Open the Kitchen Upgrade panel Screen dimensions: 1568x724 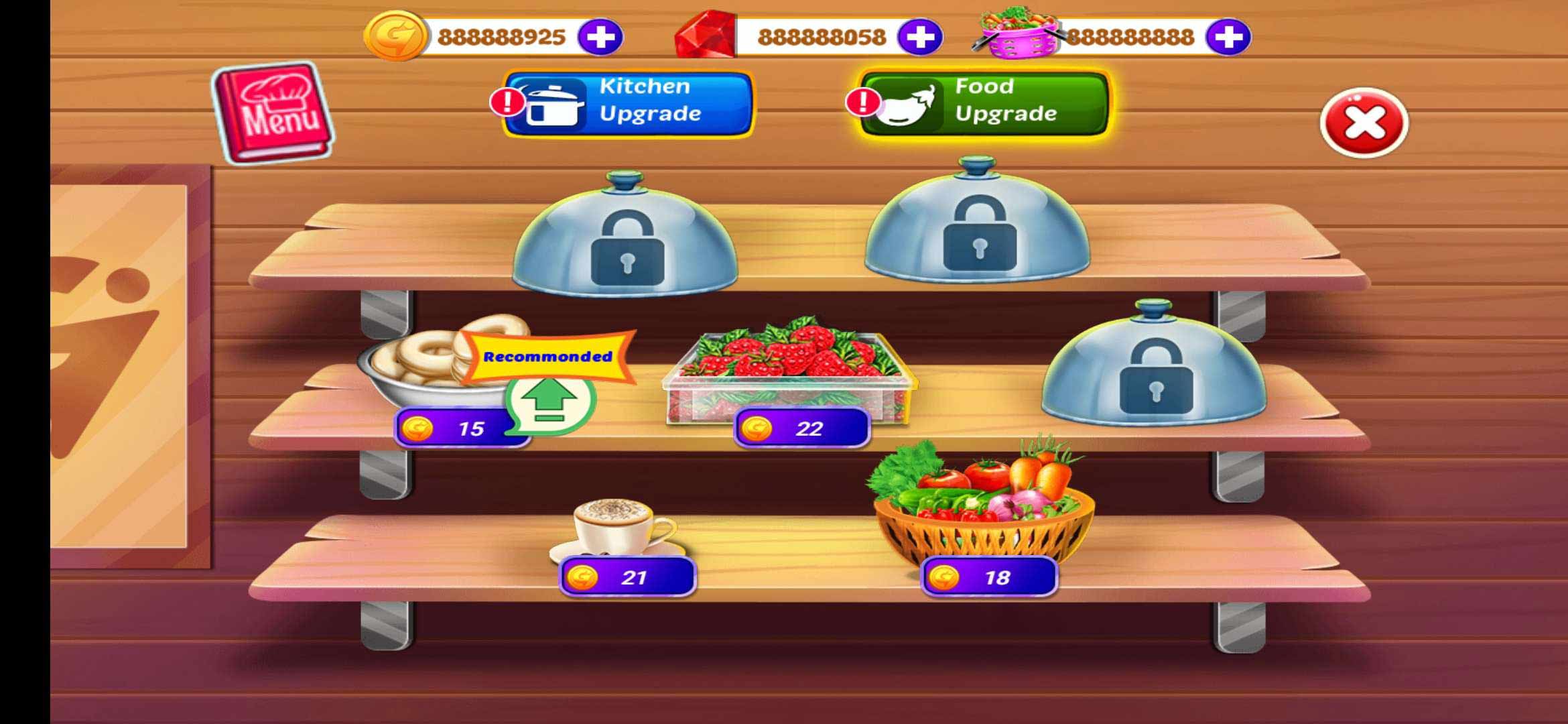tap(633, 104)
